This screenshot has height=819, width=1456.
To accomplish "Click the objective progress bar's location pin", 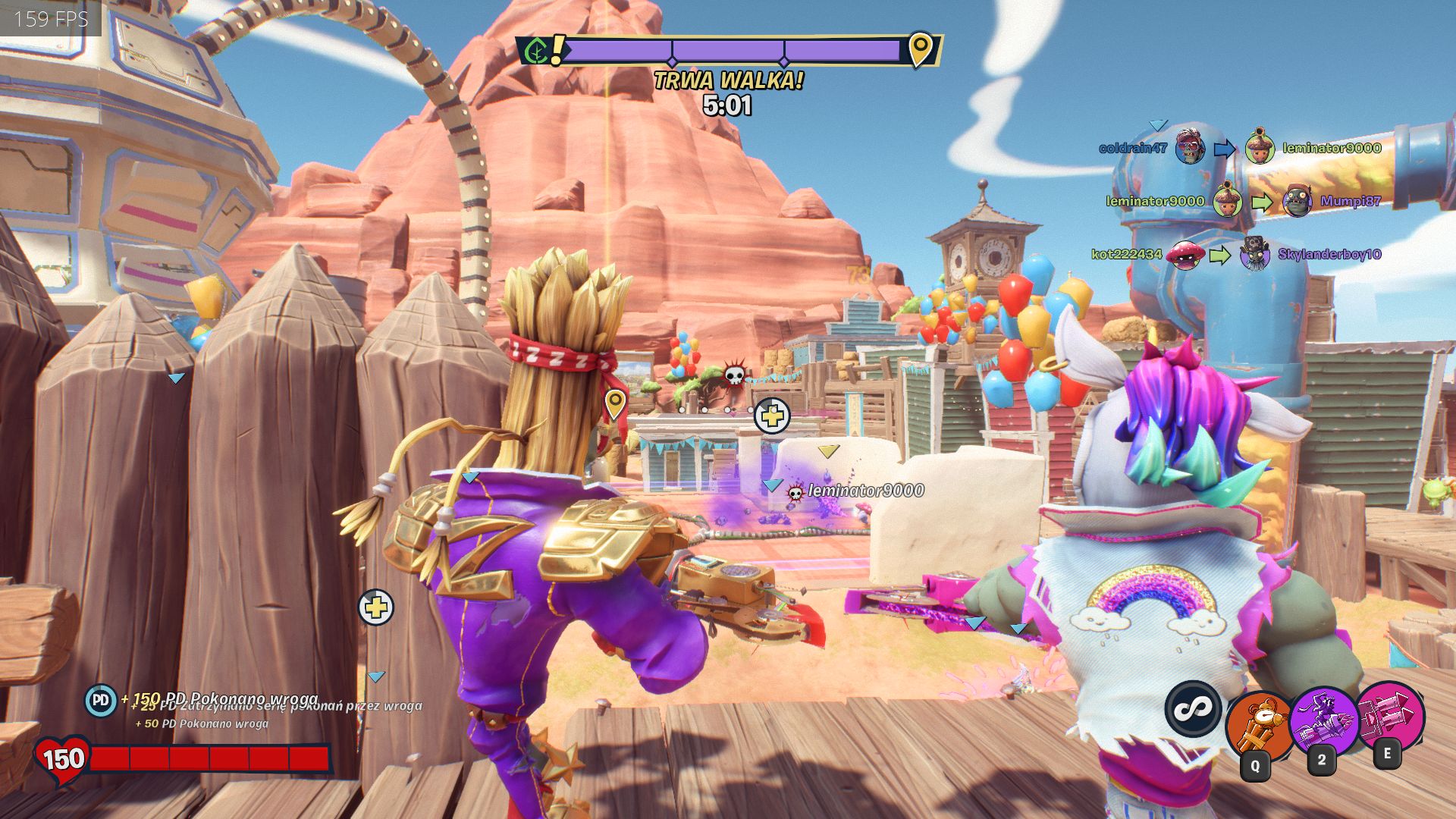I will pos(919,49).
